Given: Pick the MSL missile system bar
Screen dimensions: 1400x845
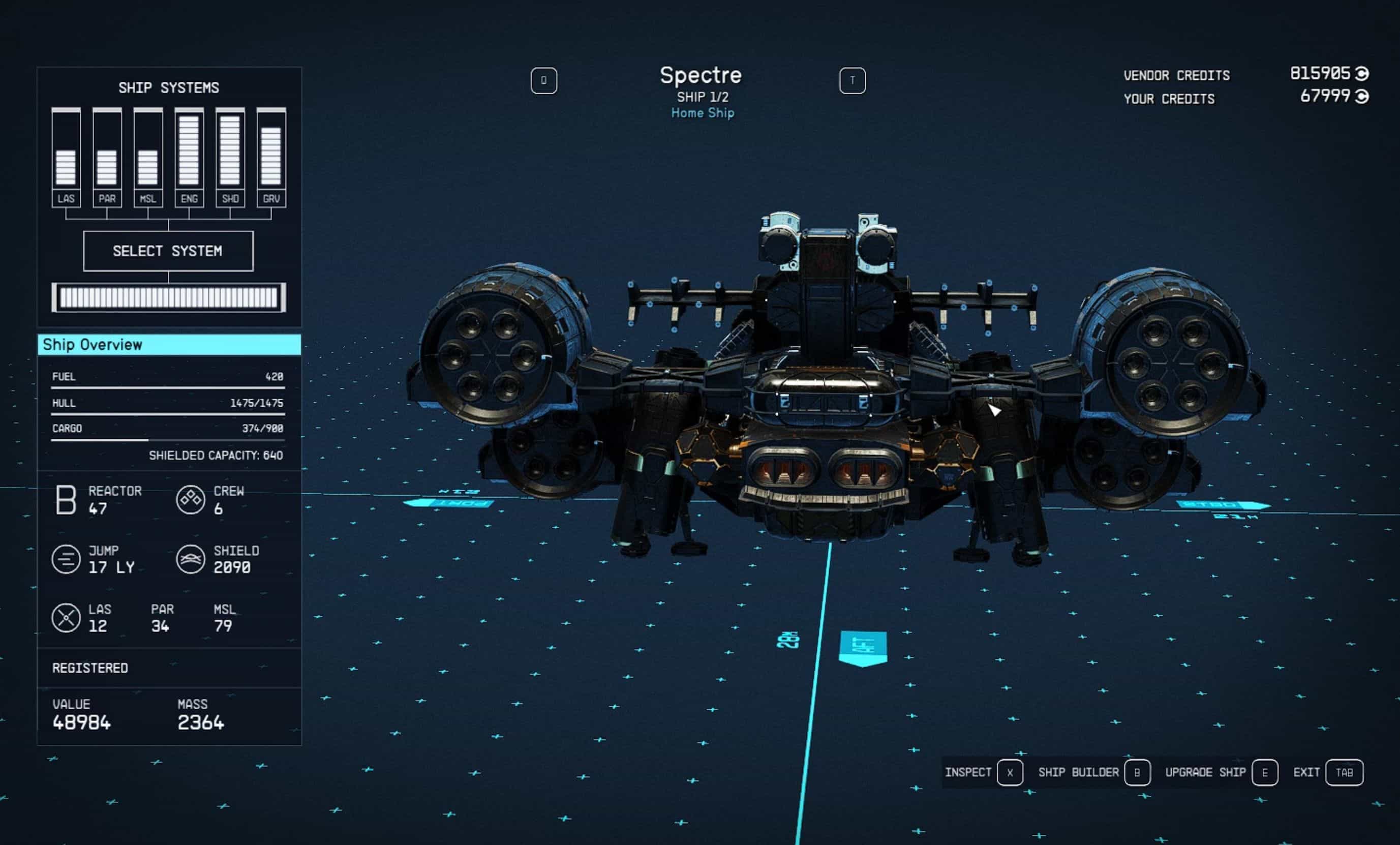Looking at the screenshot, I should click(148, 158).
